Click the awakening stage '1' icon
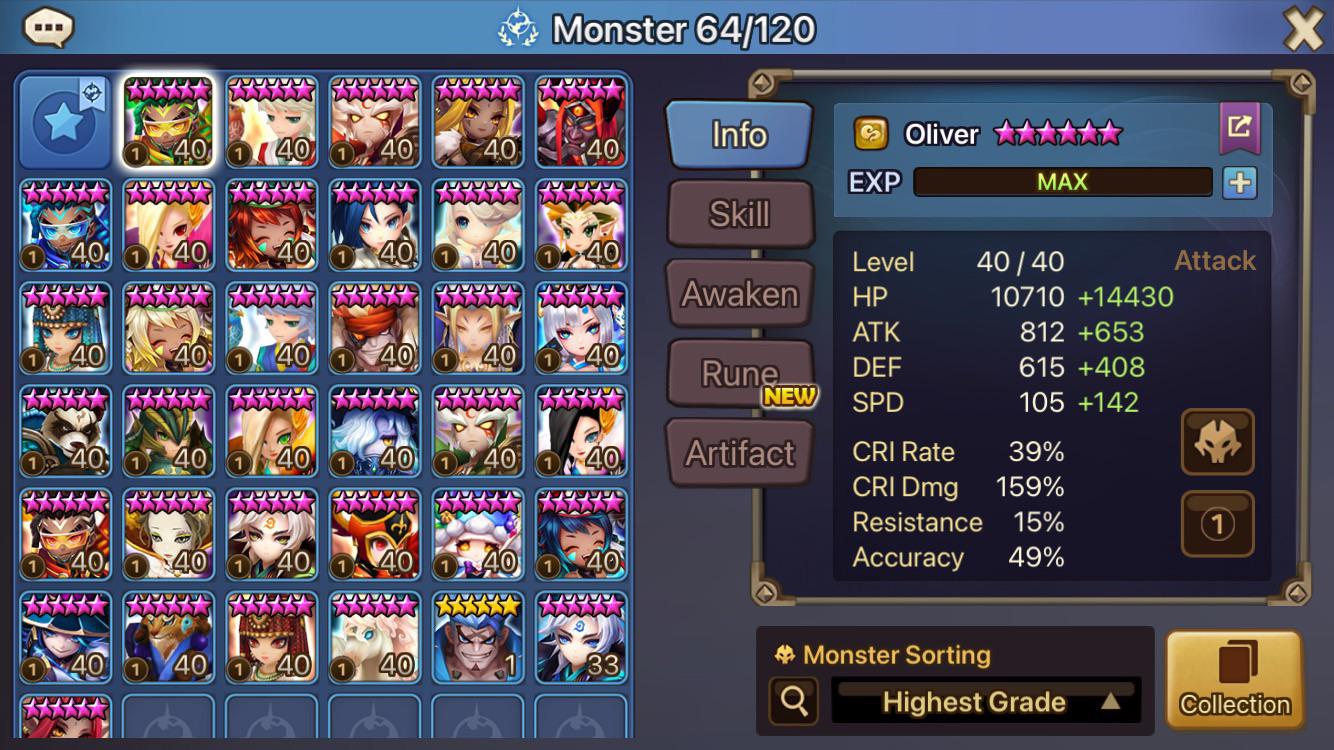 [1216, 523]
